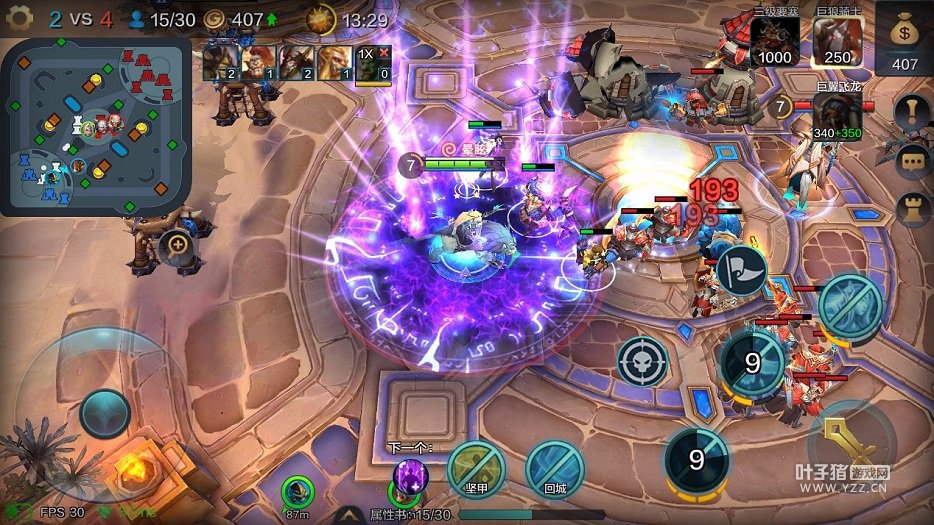
Task: Activate the white flag command button
Action: tap(741, 269)
